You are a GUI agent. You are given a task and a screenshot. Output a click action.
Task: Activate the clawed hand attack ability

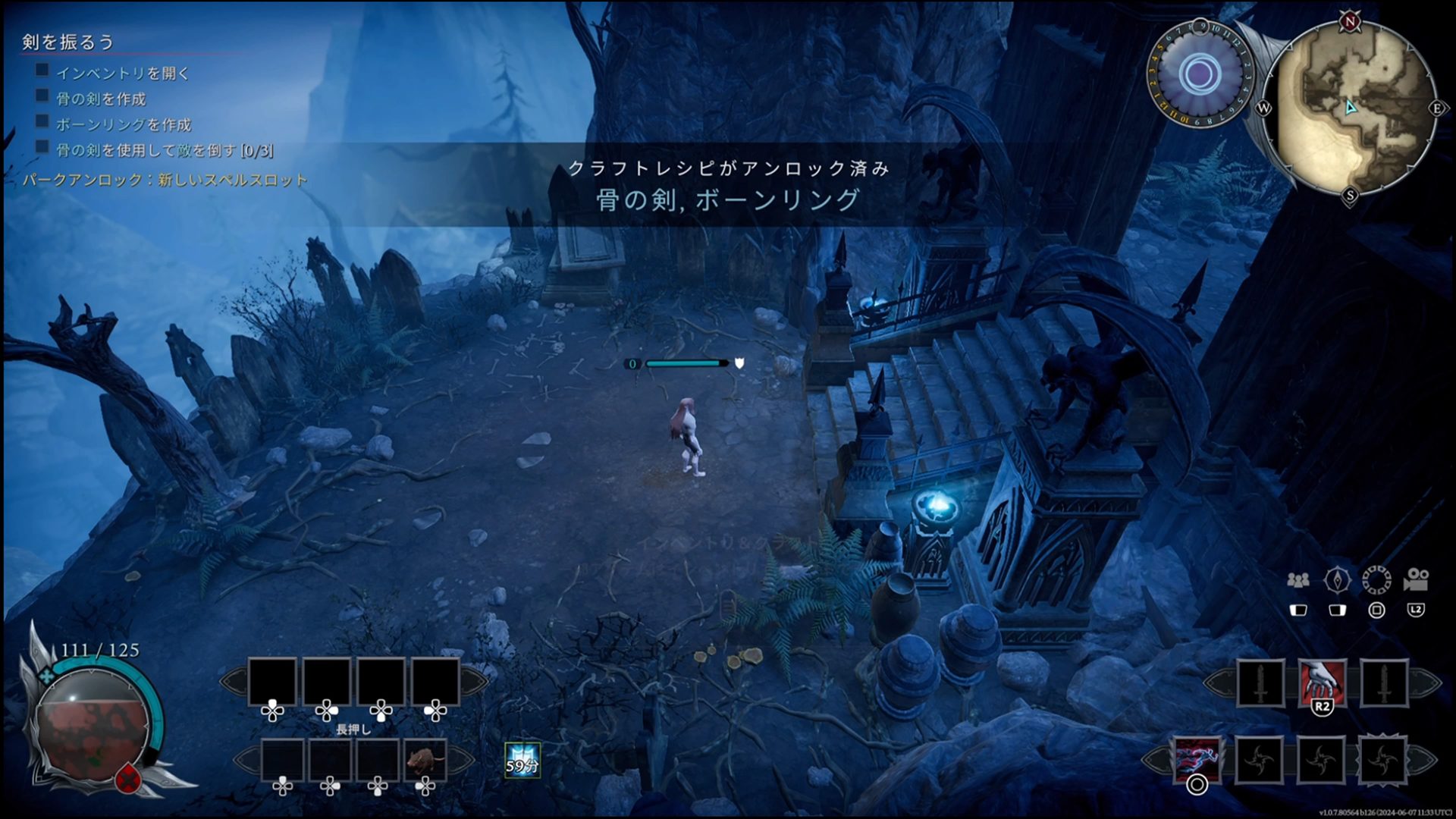[x=1323, y=682]
